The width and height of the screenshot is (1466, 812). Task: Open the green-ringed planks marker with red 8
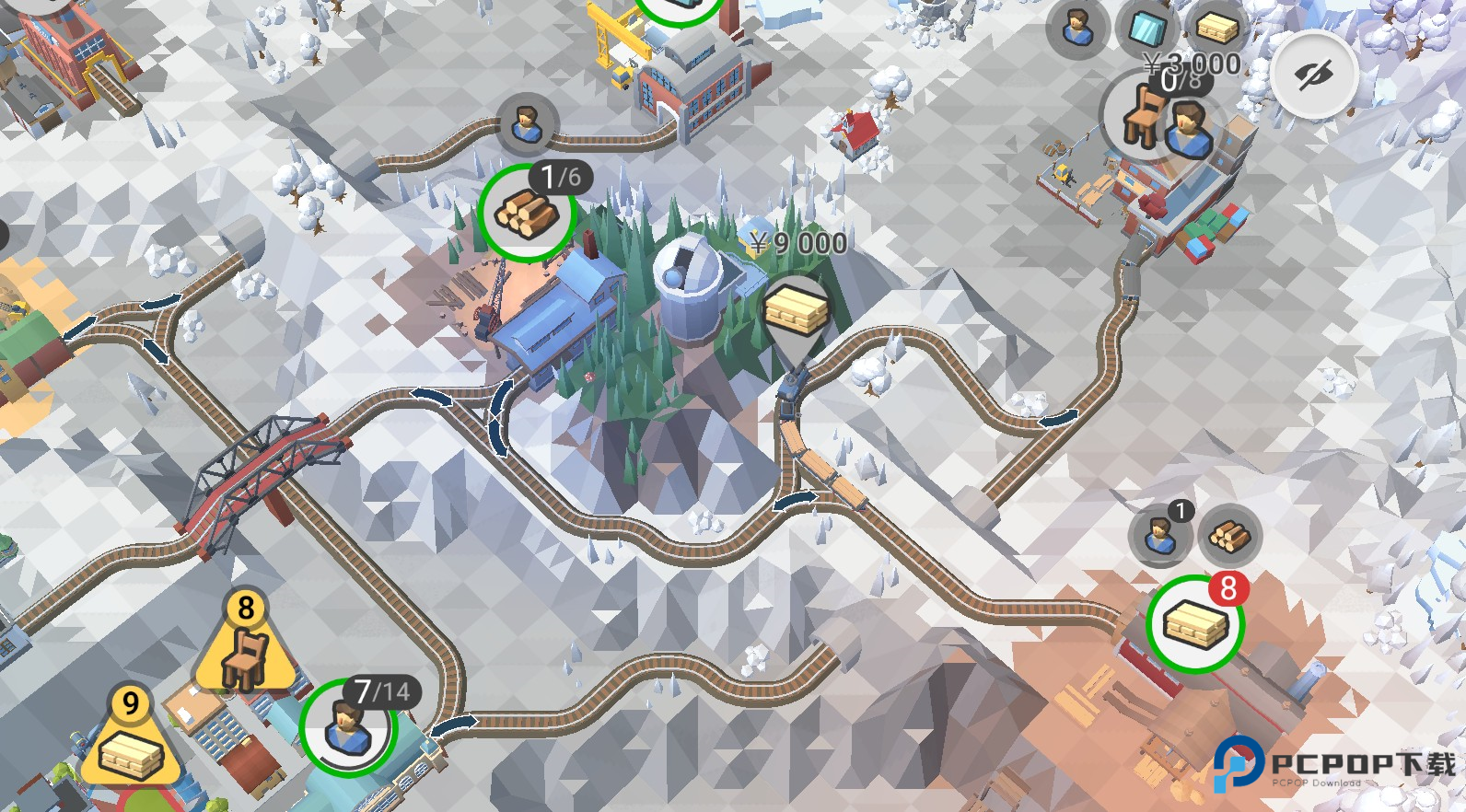1195,624
